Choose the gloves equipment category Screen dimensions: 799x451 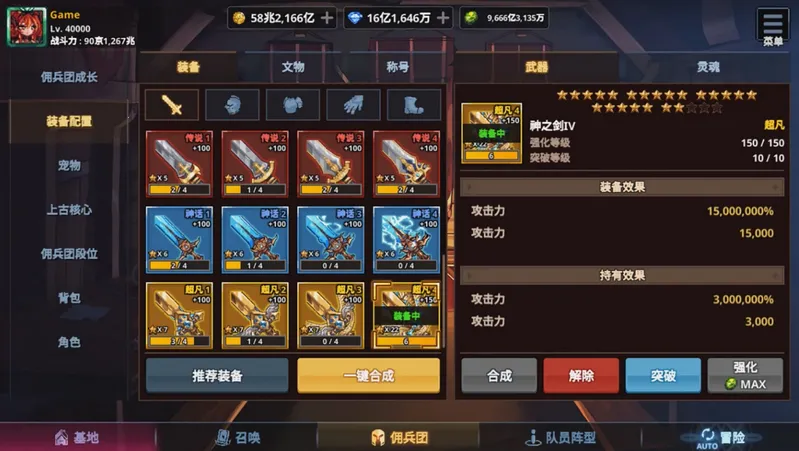tap(353, 105)
